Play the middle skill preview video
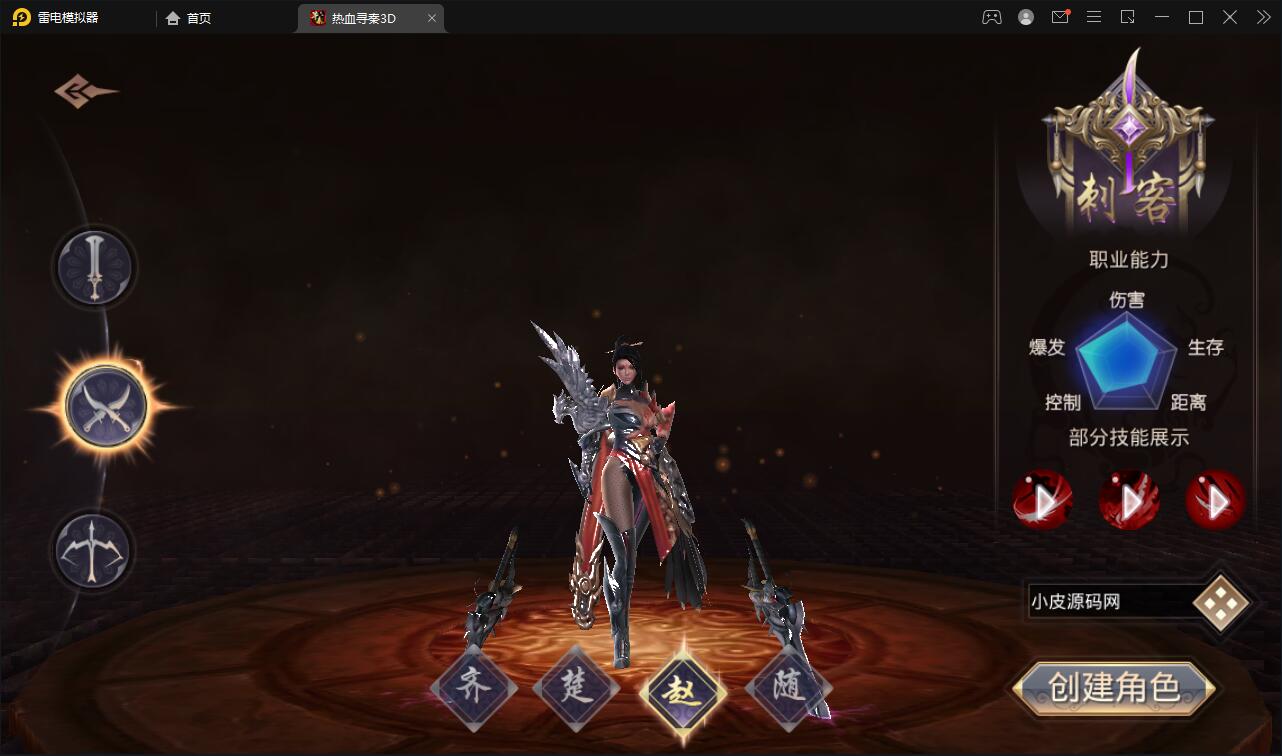Viewport: 1282px width, 756px height. [x=1129, y=500]
